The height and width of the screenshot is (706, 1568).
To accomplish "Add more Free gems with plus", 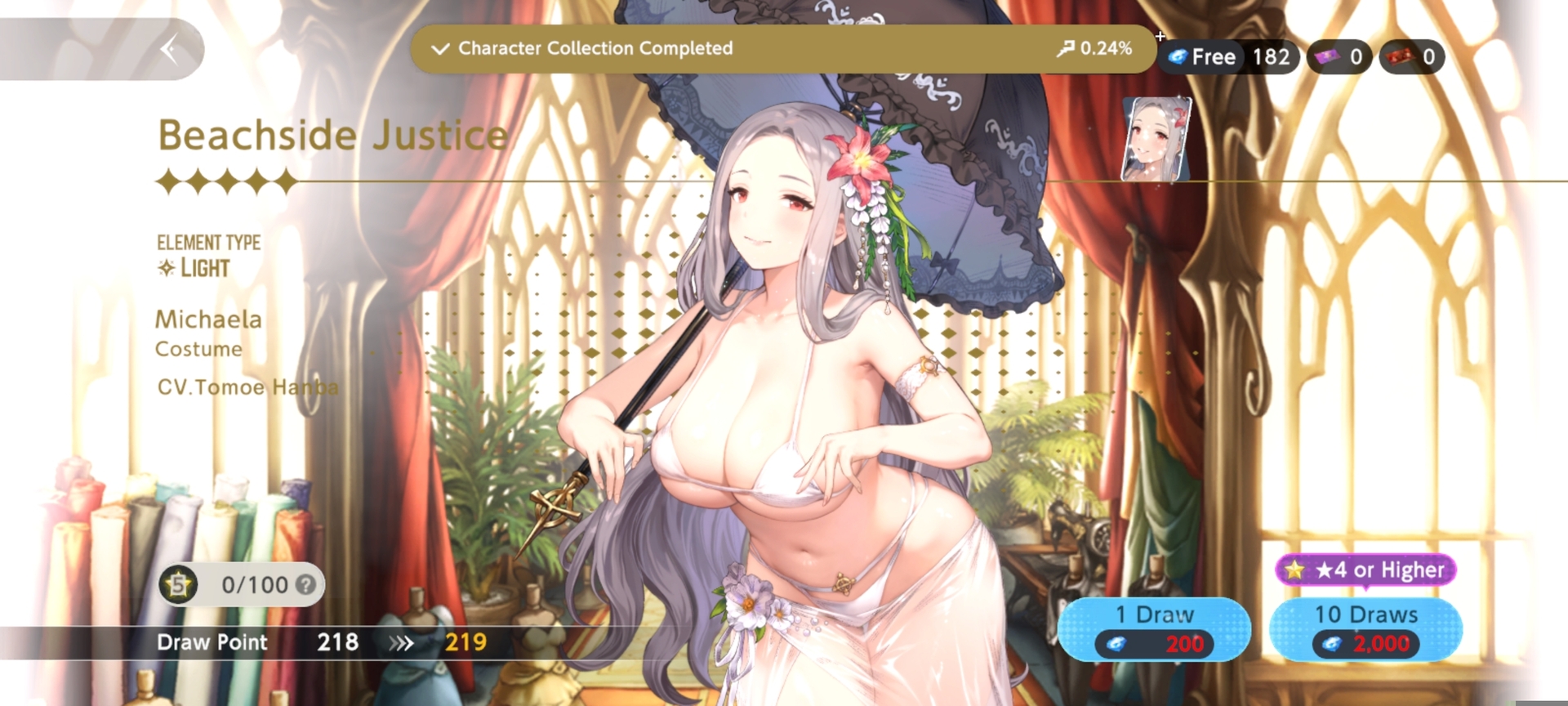I will pyautogui.click(x=1160, y=36).
